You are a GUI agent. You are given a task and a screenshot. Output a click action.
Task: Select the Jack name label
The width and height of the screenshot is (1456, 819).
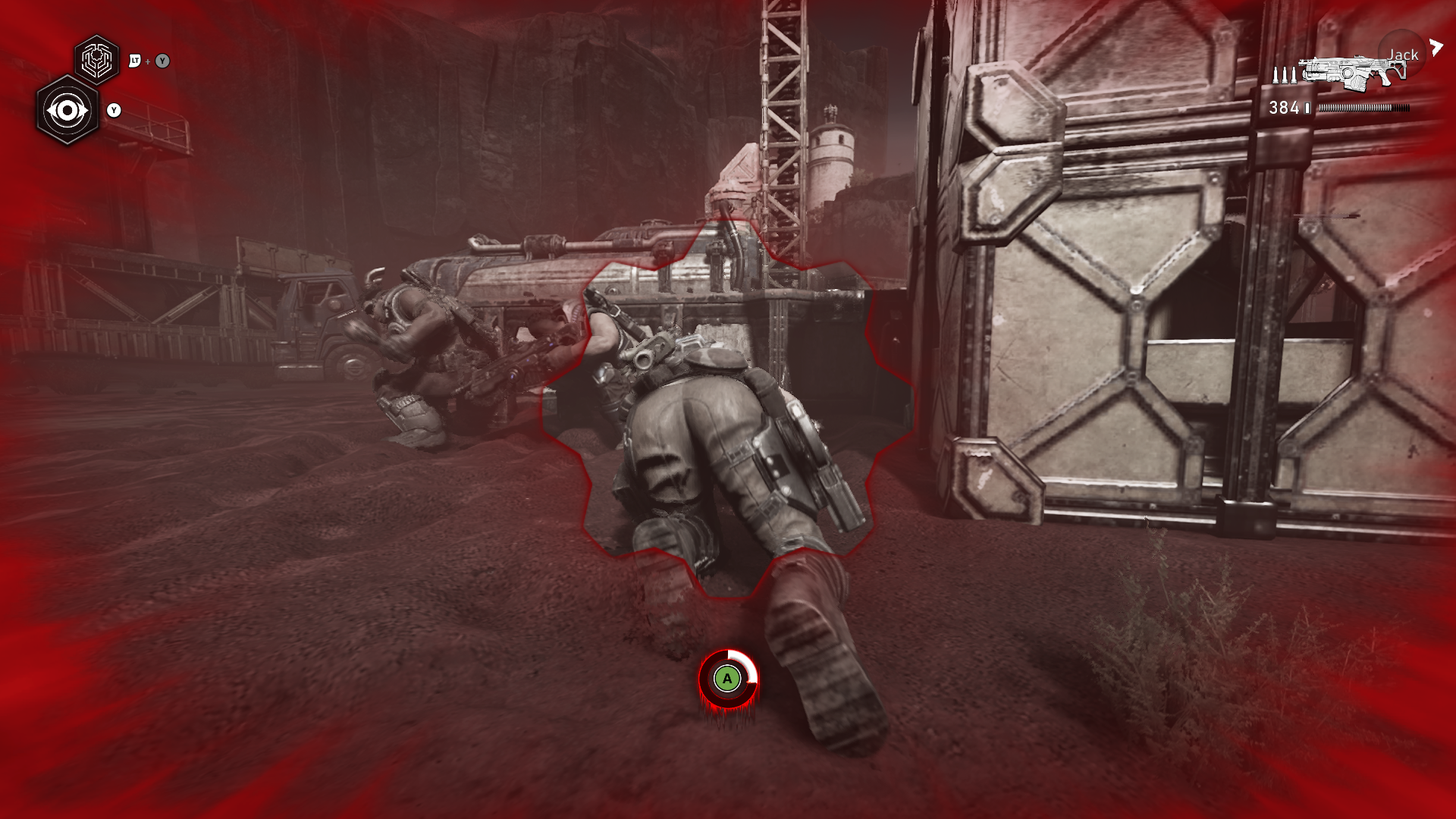pyautogui.click(x=1403, y=55)
